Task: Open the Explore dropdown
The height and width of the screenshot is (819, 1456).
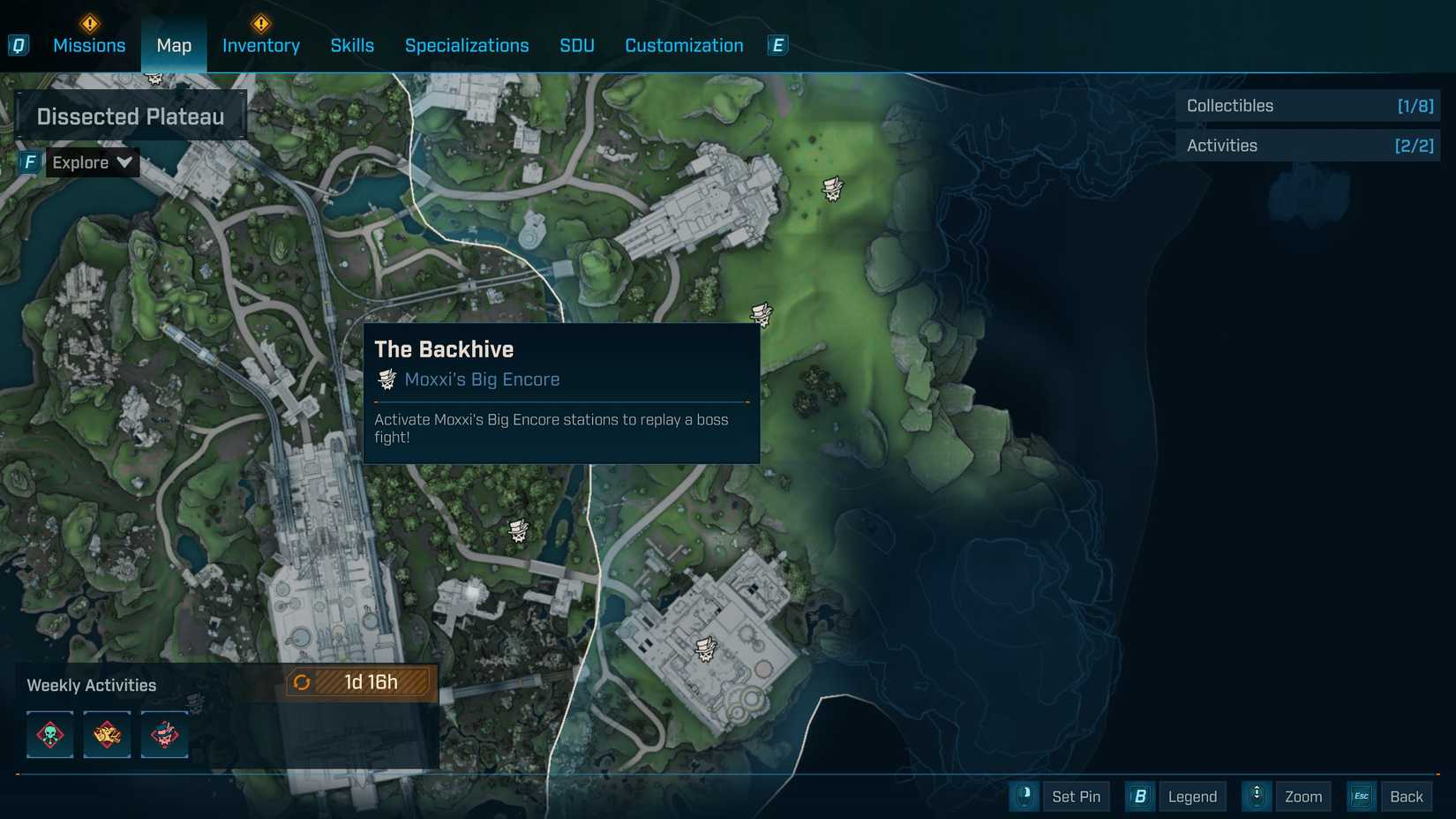Action: (92, 162)
